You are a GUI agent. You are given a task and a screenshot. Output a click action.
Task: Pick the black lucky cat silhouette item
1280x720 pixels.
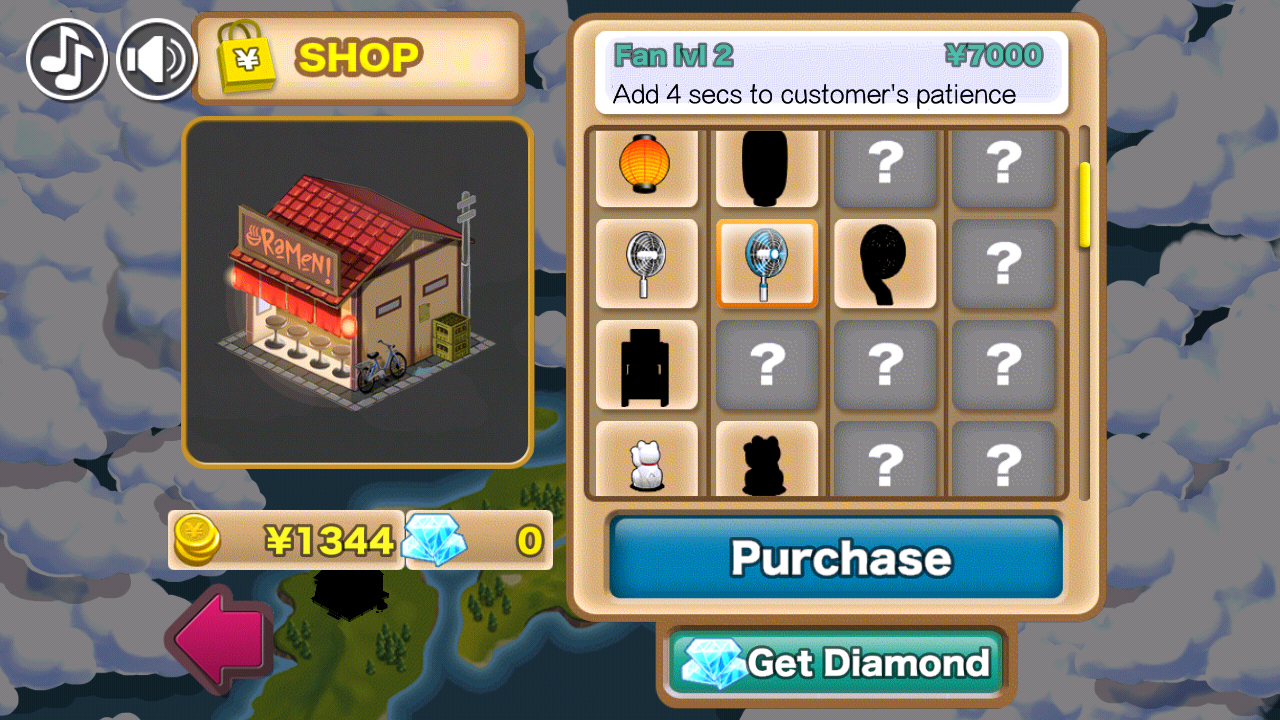767,462
